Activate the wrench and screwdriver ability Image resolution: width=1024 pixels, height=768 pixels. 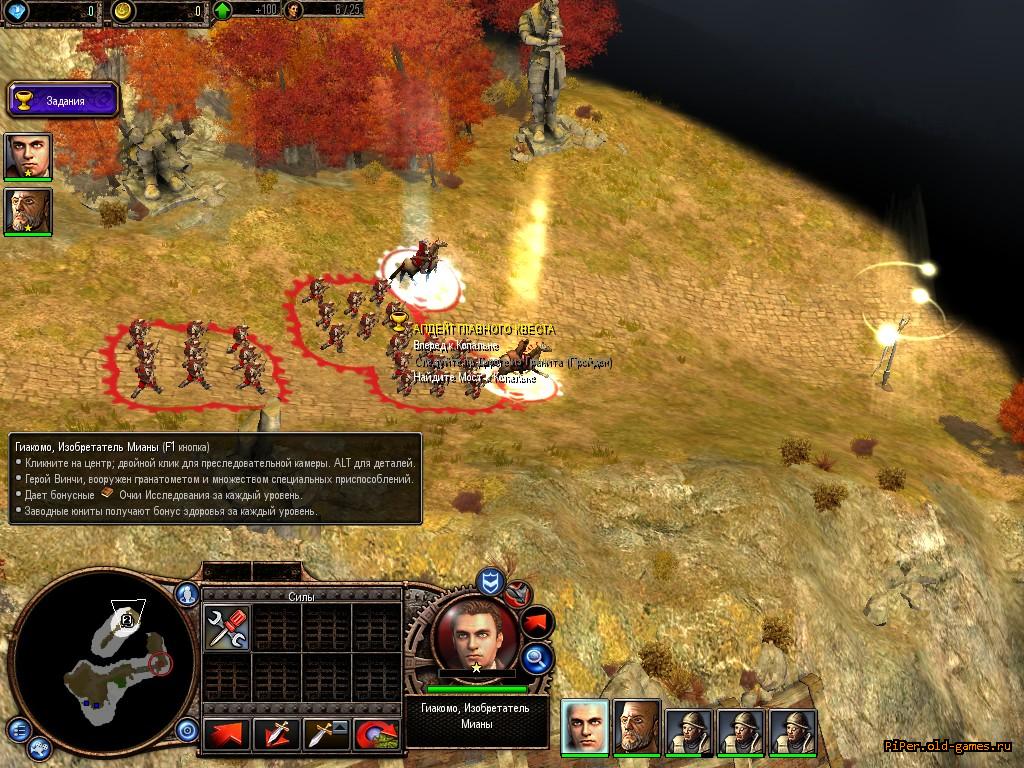tap(227, 628)
